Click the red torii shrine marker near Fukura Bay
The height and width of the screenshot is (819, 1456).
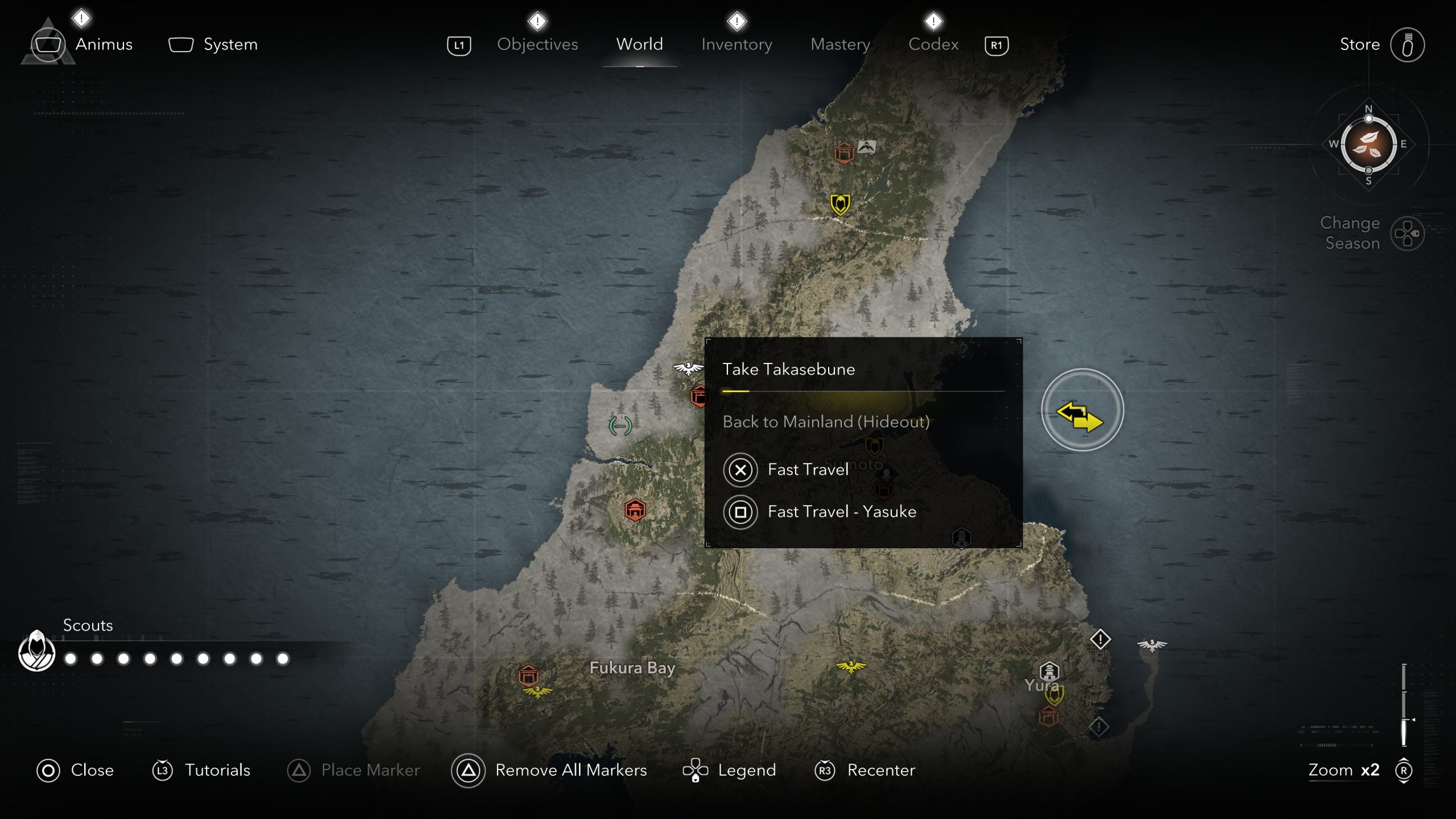point(530,676)
